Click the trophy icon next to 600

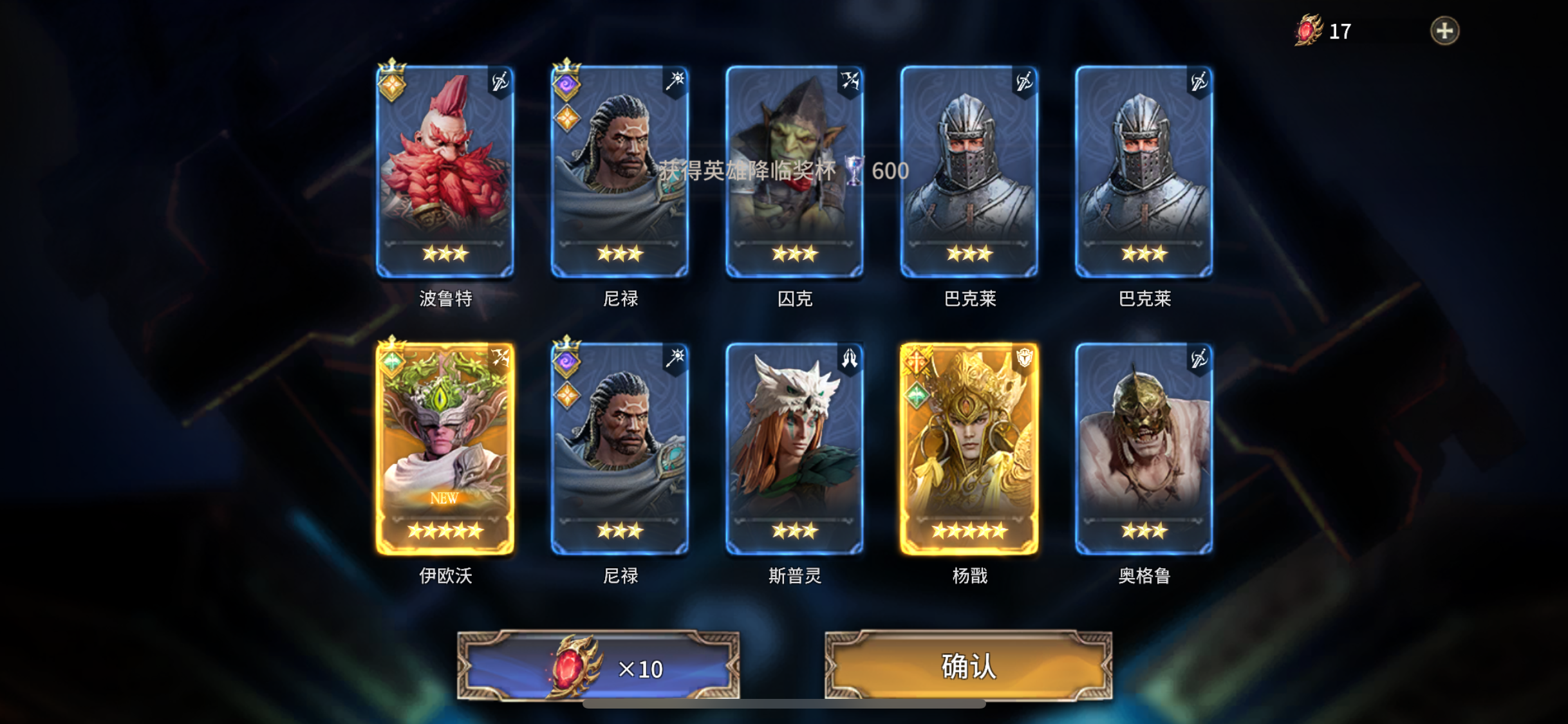point(853,172)
